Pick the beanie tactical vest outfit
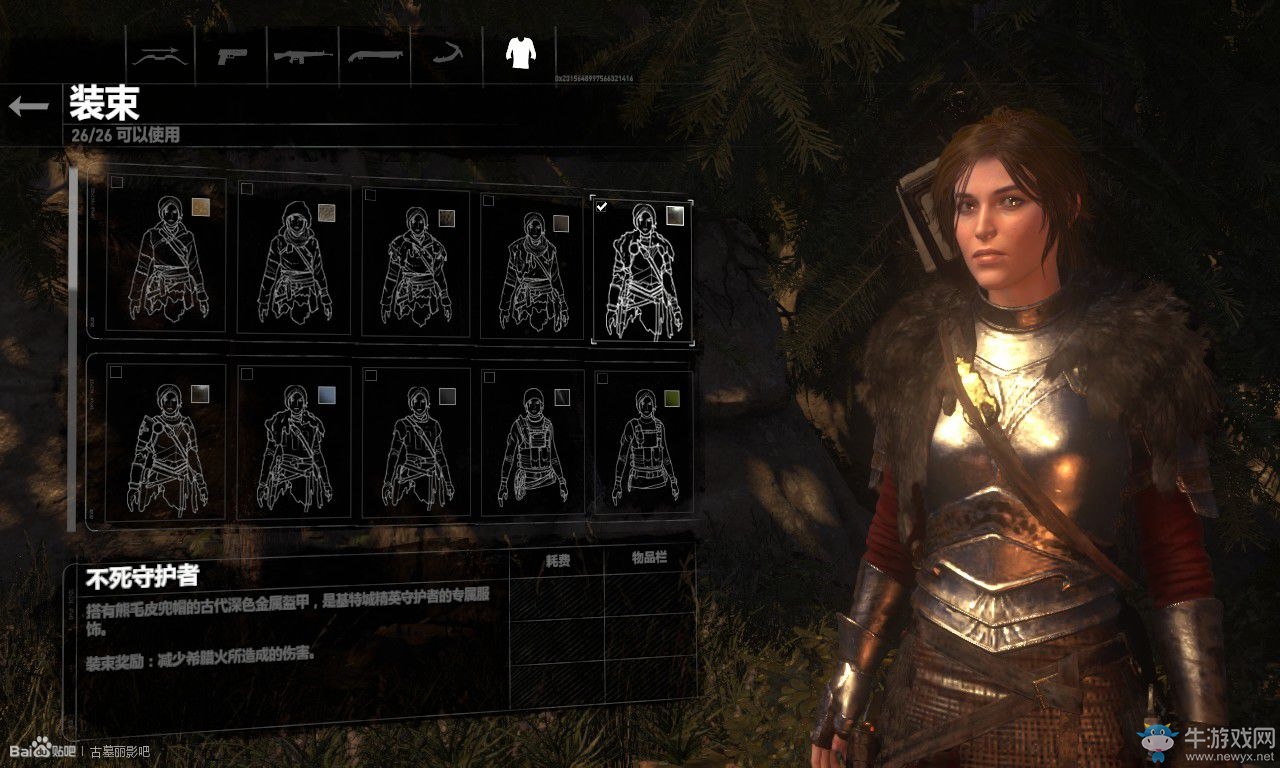The image size is (1280, 768). (532, 443)
